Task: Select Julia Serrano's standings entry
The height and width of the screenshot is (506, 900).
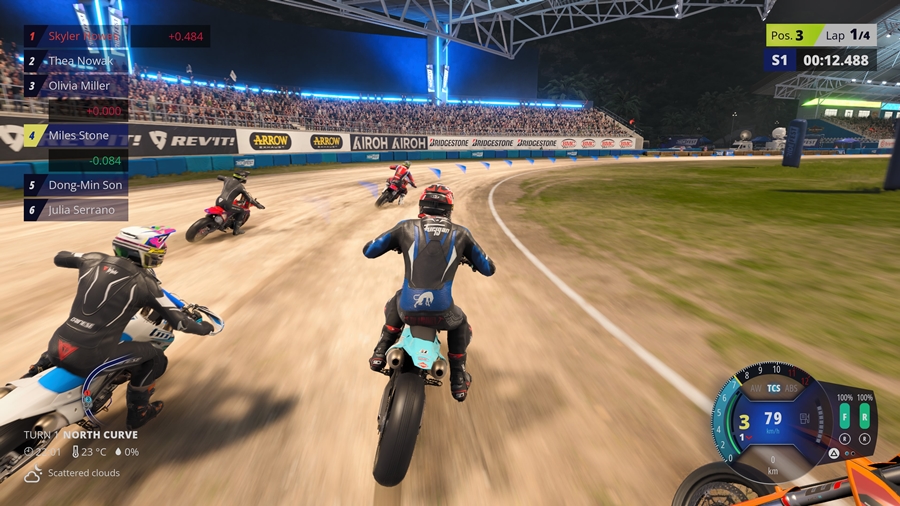Action: 78,210
